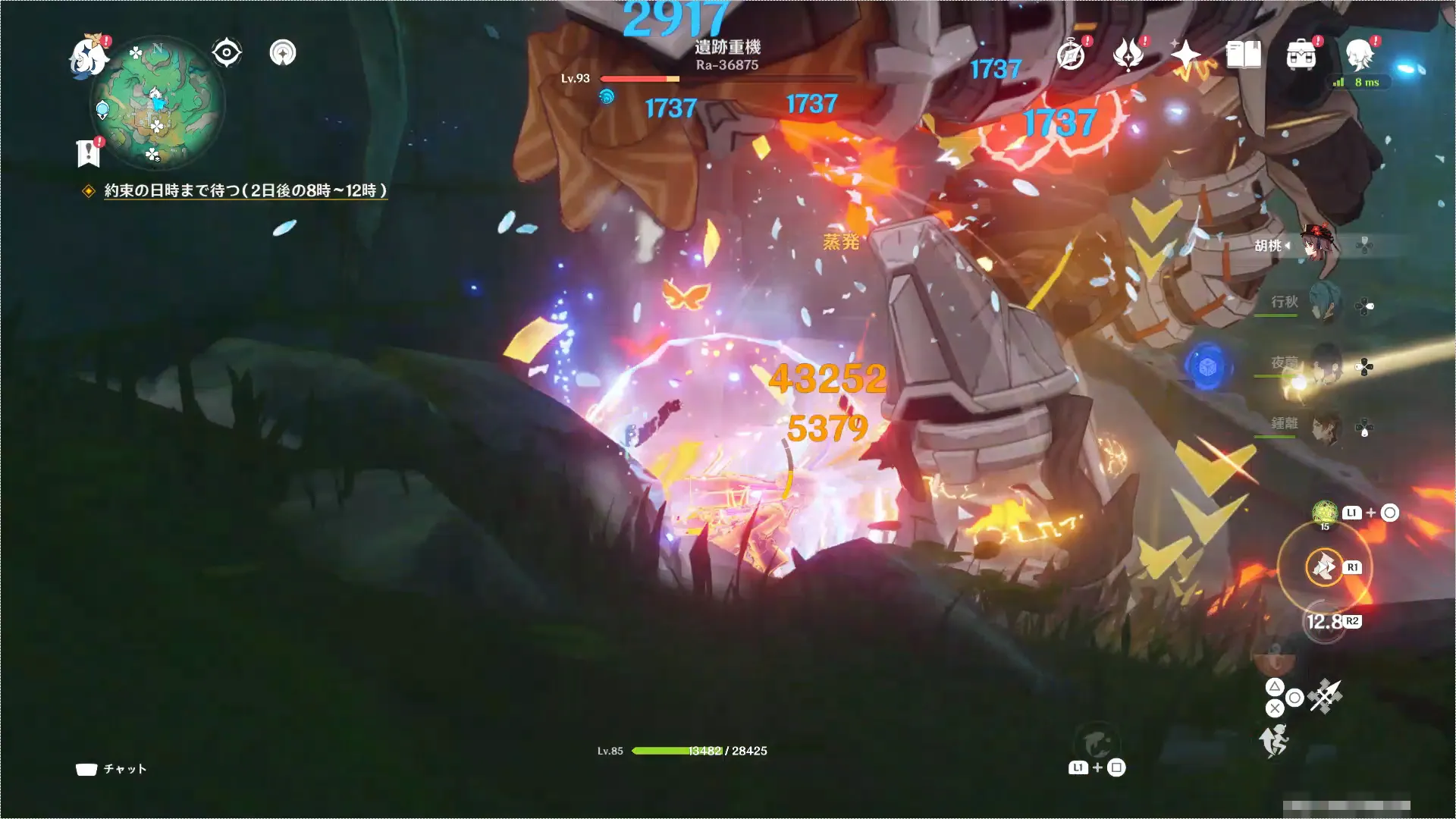
Task: Open the compass events icon
Action: (x=1071, y=55)
